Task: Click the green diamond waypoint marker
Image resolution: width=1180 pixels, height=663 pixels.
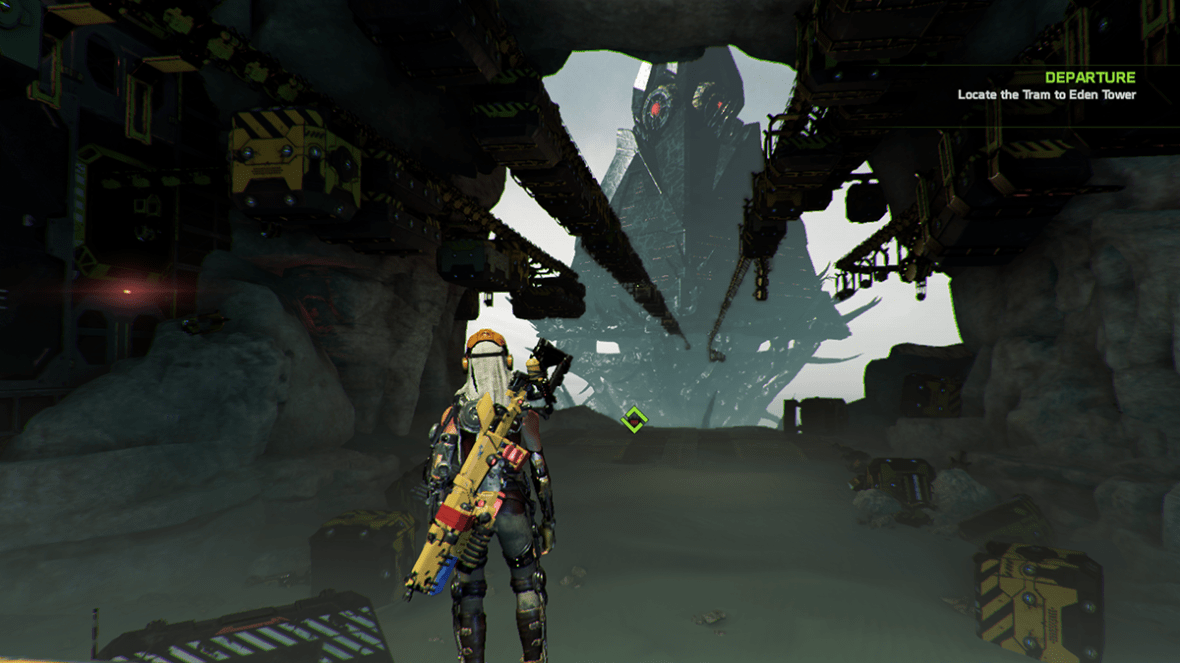Action: tap(632, 420)
